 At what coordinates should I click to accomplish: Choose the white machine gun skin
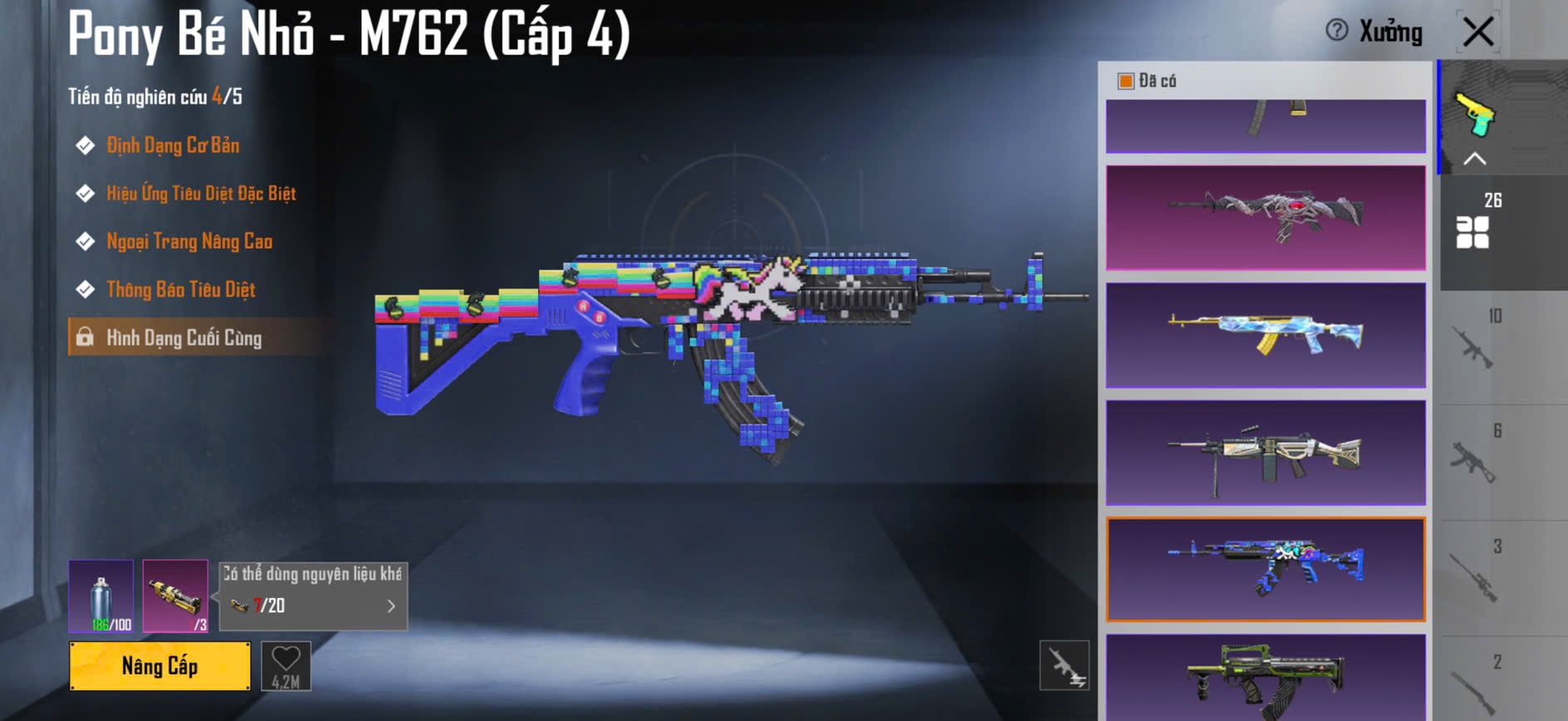1266,453
